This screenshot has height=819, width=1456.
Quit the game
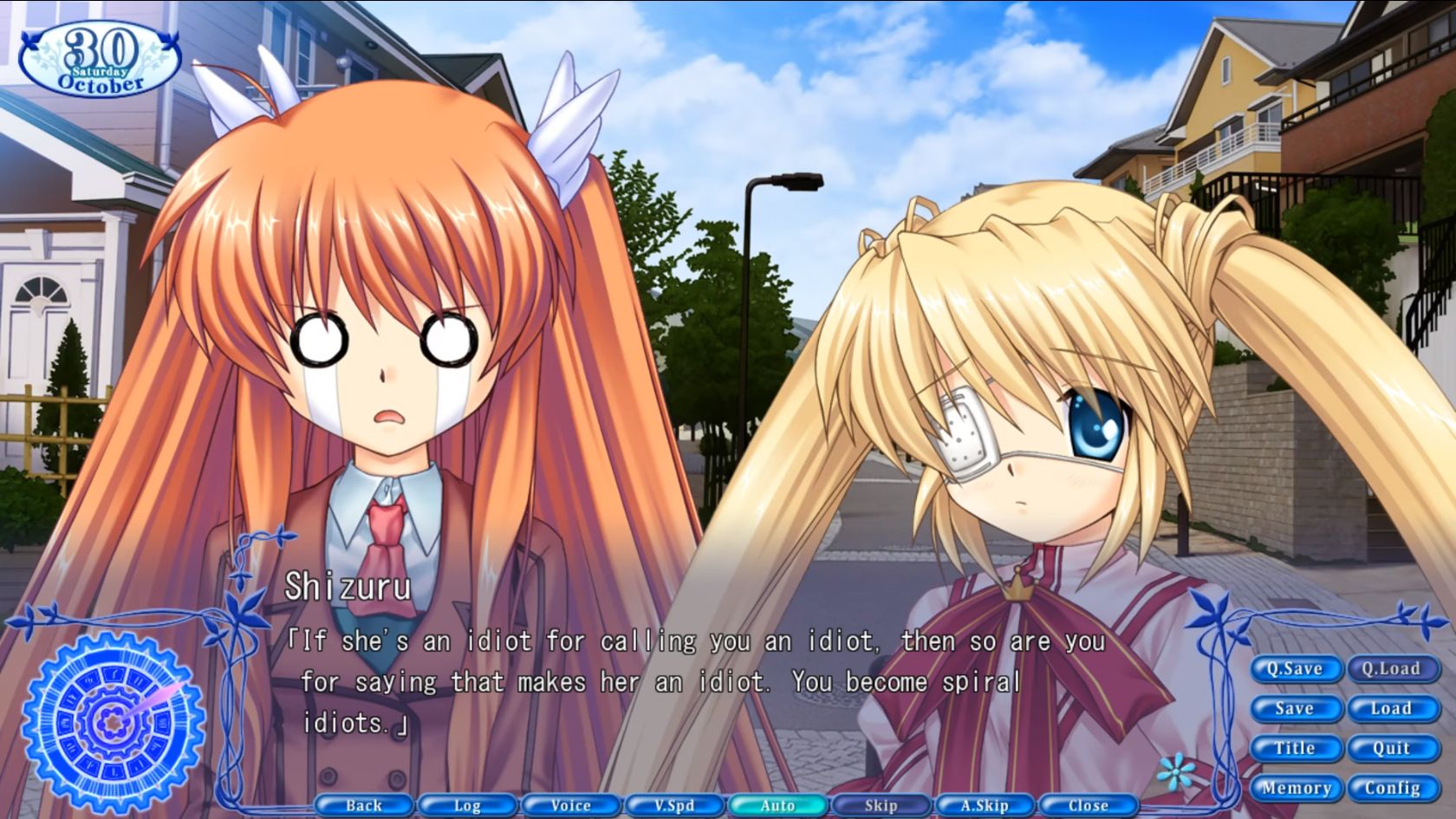click(1392, 748)
